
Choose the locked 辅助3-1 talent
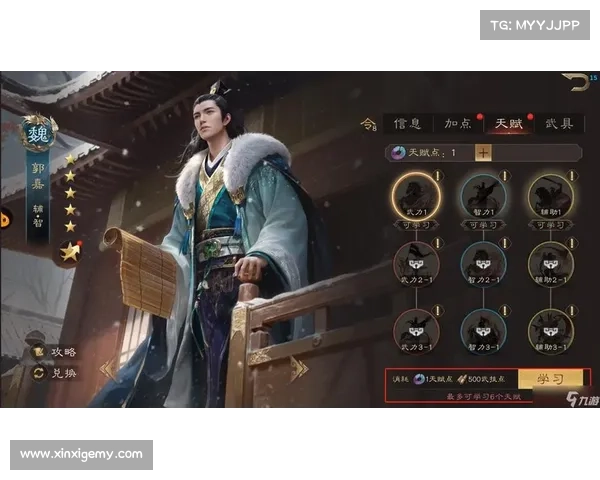point(550,328)
